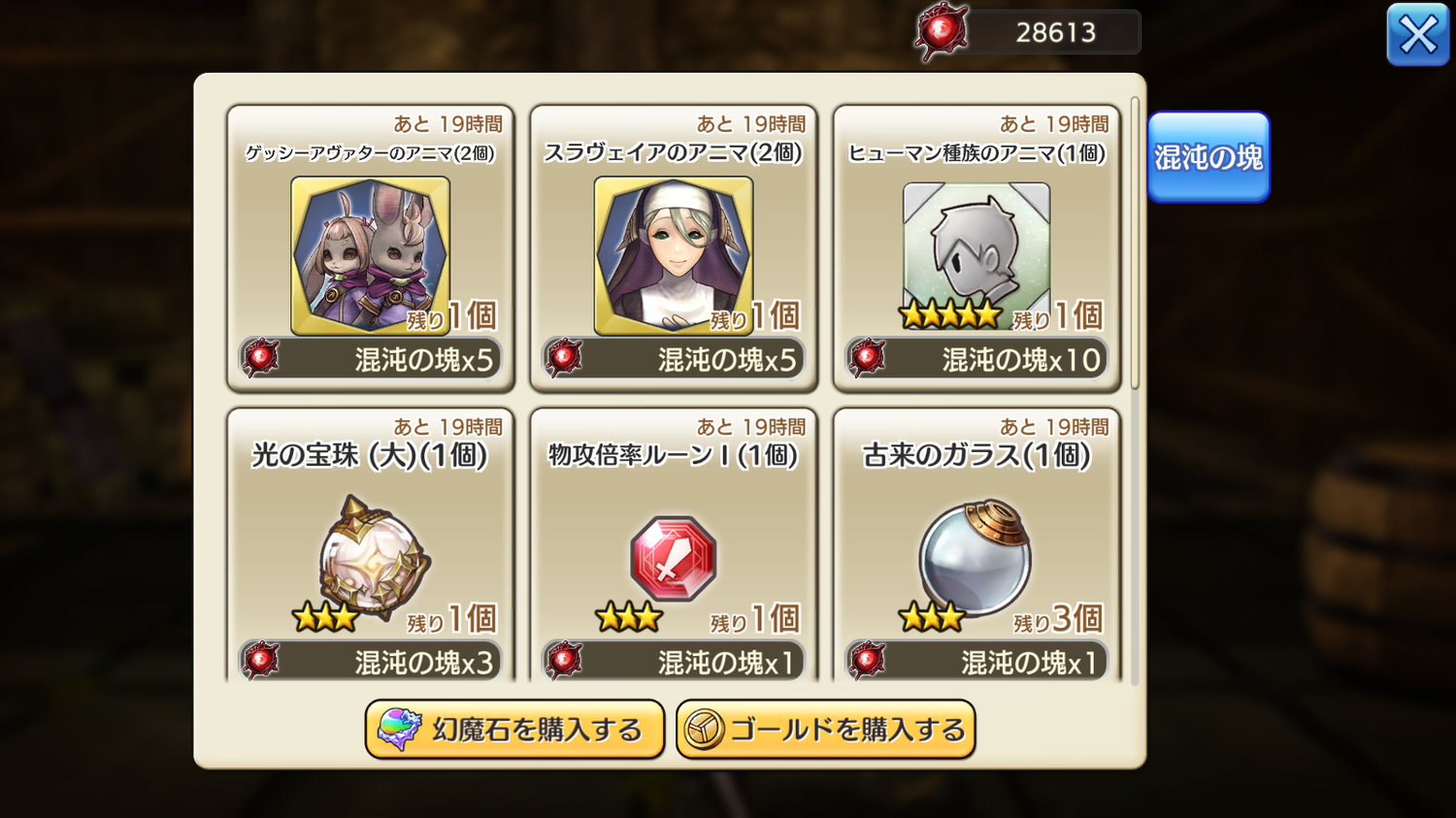Screen dimensions: 1456x818
Task: Switch to the 混沌の塊 tab
Action: coord(1208,157)
